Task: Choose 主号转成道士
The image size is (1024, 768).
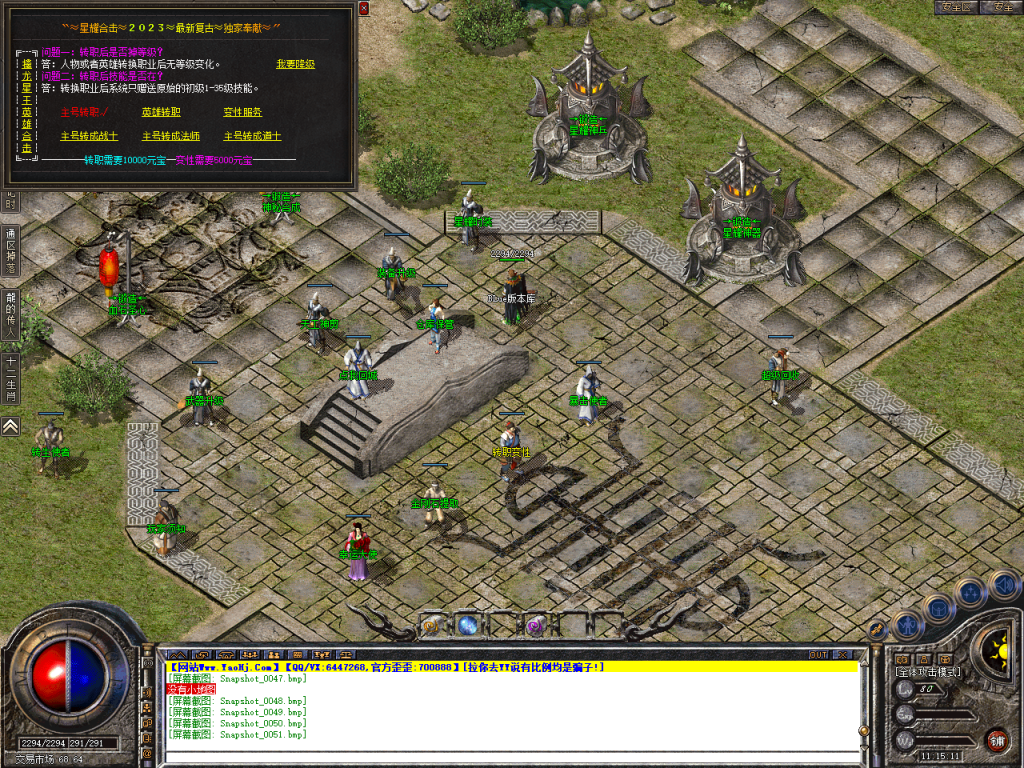Action: pos(252,136)
